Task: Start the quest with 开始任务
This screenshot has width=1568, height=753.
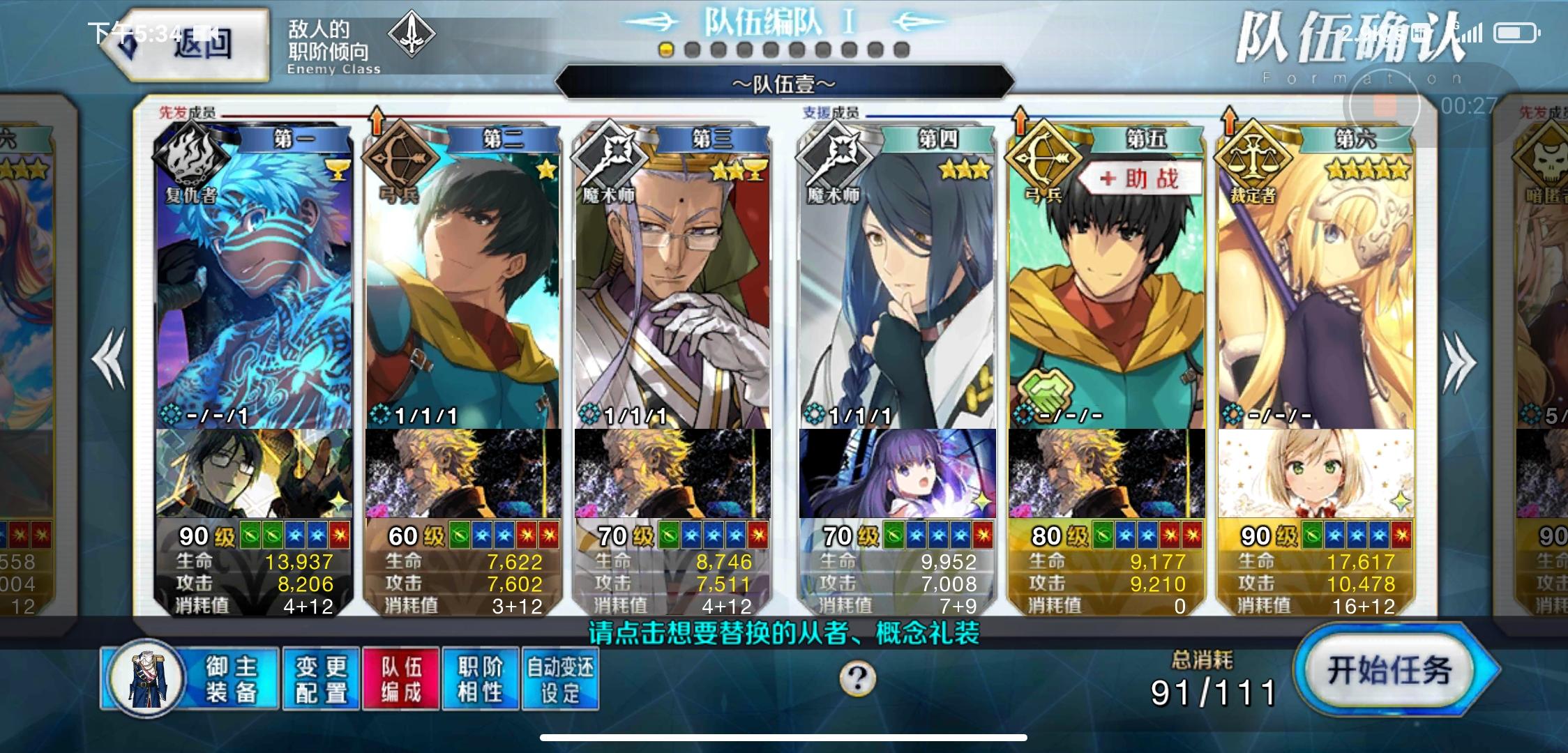Action: click(x=1392, y=671)
